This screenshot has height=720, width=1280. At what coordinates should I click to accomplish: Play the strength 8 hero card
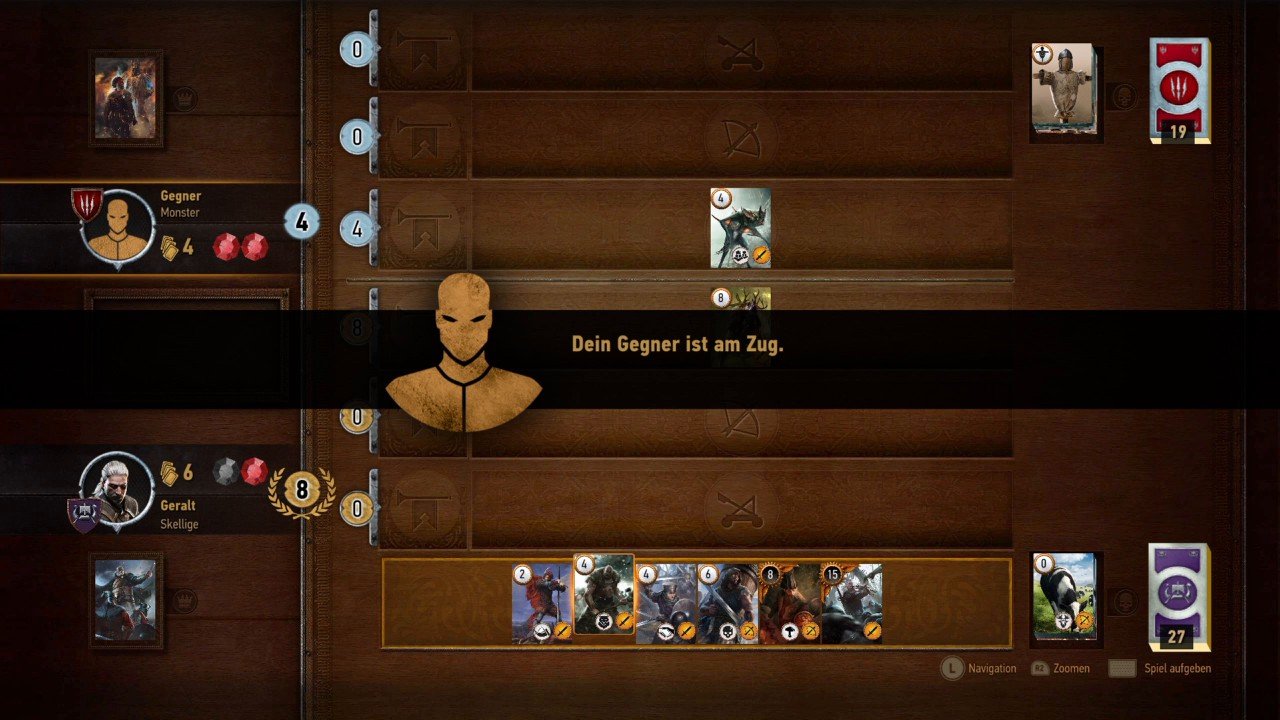point(789,602)
